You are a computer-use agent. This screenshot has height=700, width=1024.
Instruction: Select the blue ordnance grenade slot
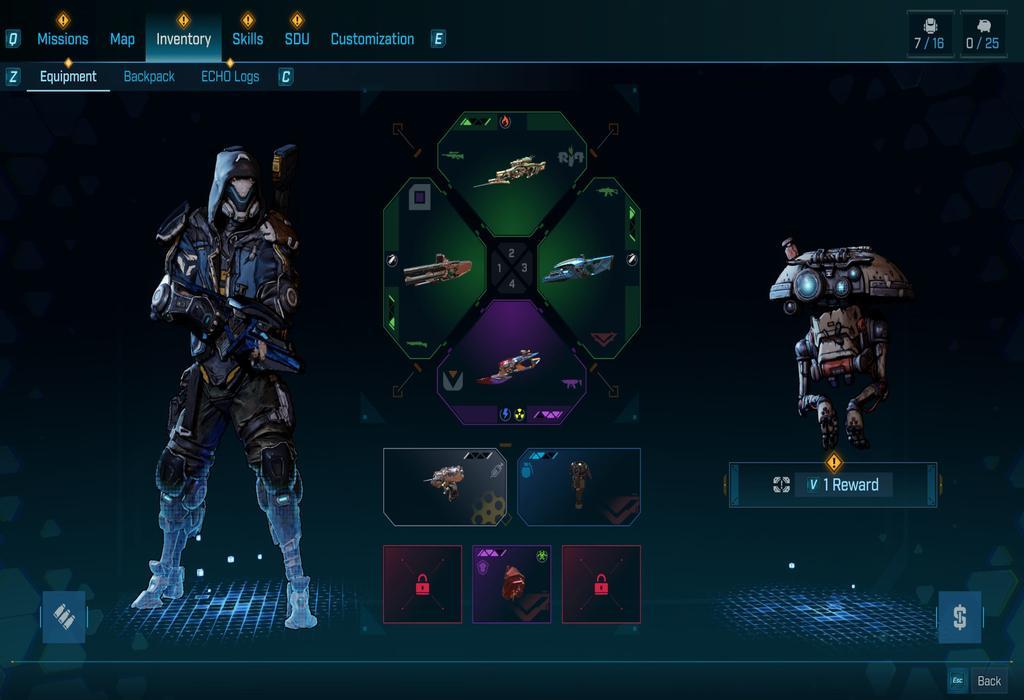tap(579, 486)
